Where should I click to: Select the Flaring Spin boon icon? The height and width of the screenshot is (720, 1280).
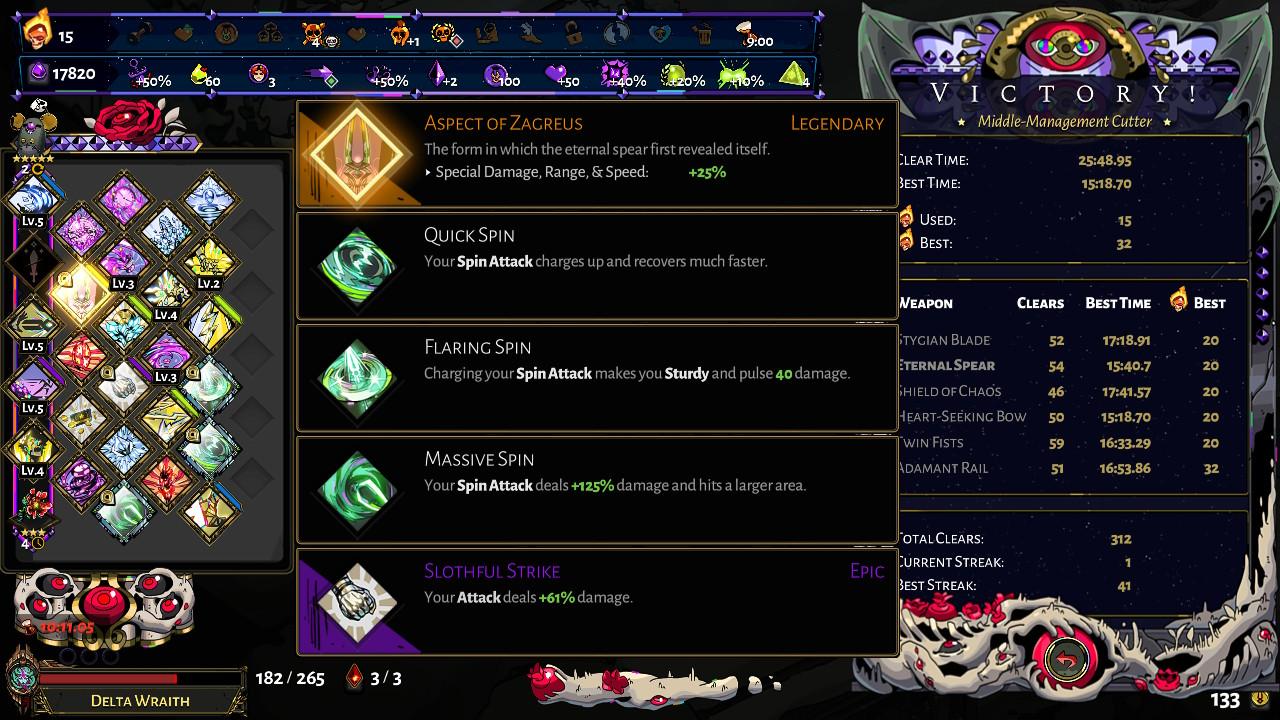click(x=355, y=377)
